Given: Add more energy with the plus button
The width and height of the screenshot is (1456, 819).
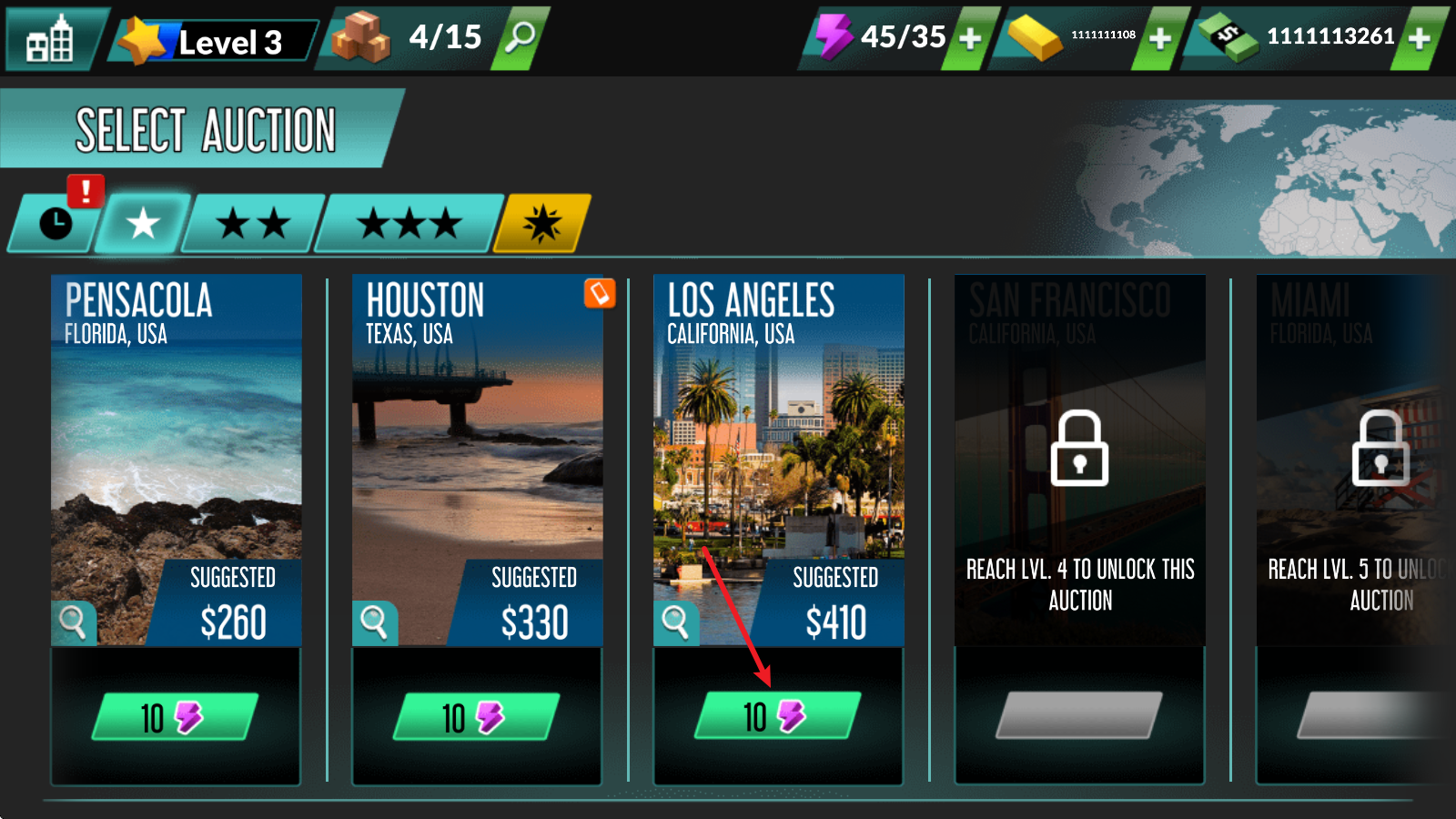Looking at the screenshot, I should click(x=970, y=38).
